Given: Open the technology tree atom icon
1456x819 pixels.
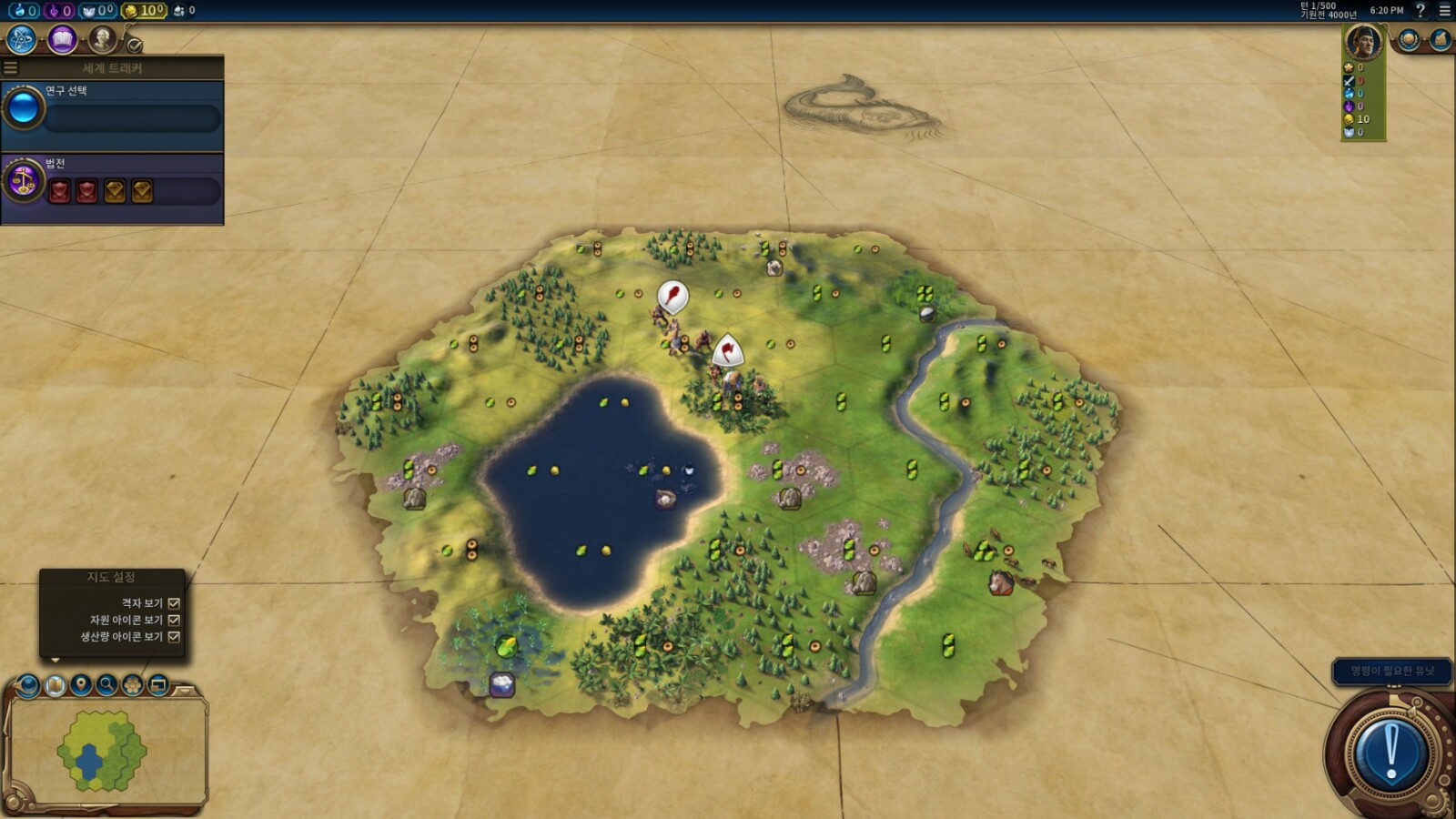Looking at the screenshot, I should pos(21,39).
